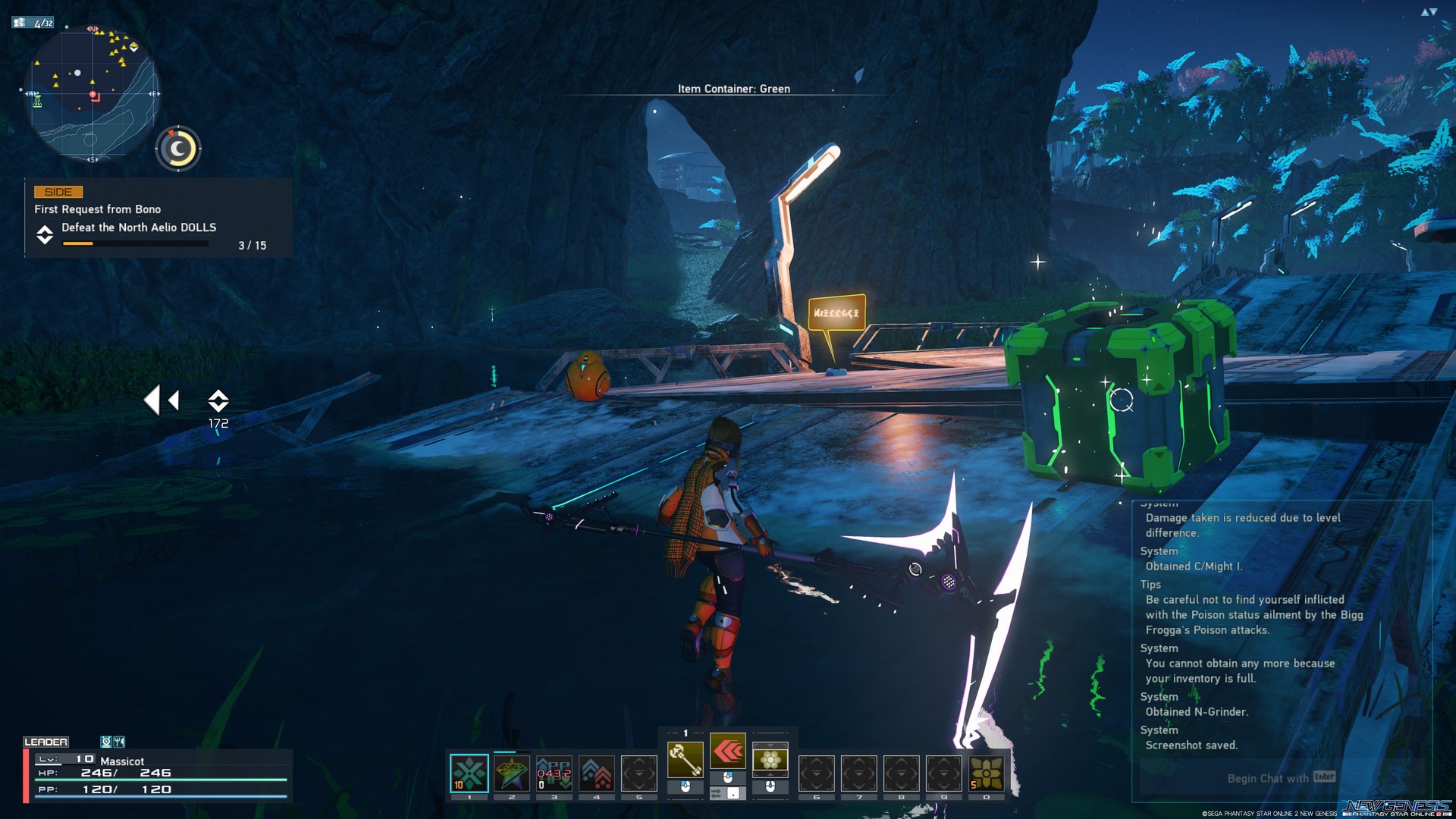Image resolution: width=1456 pixels, height=819 pixels.
Task: Open the player count indicator
Action: [x=33, y=23]
